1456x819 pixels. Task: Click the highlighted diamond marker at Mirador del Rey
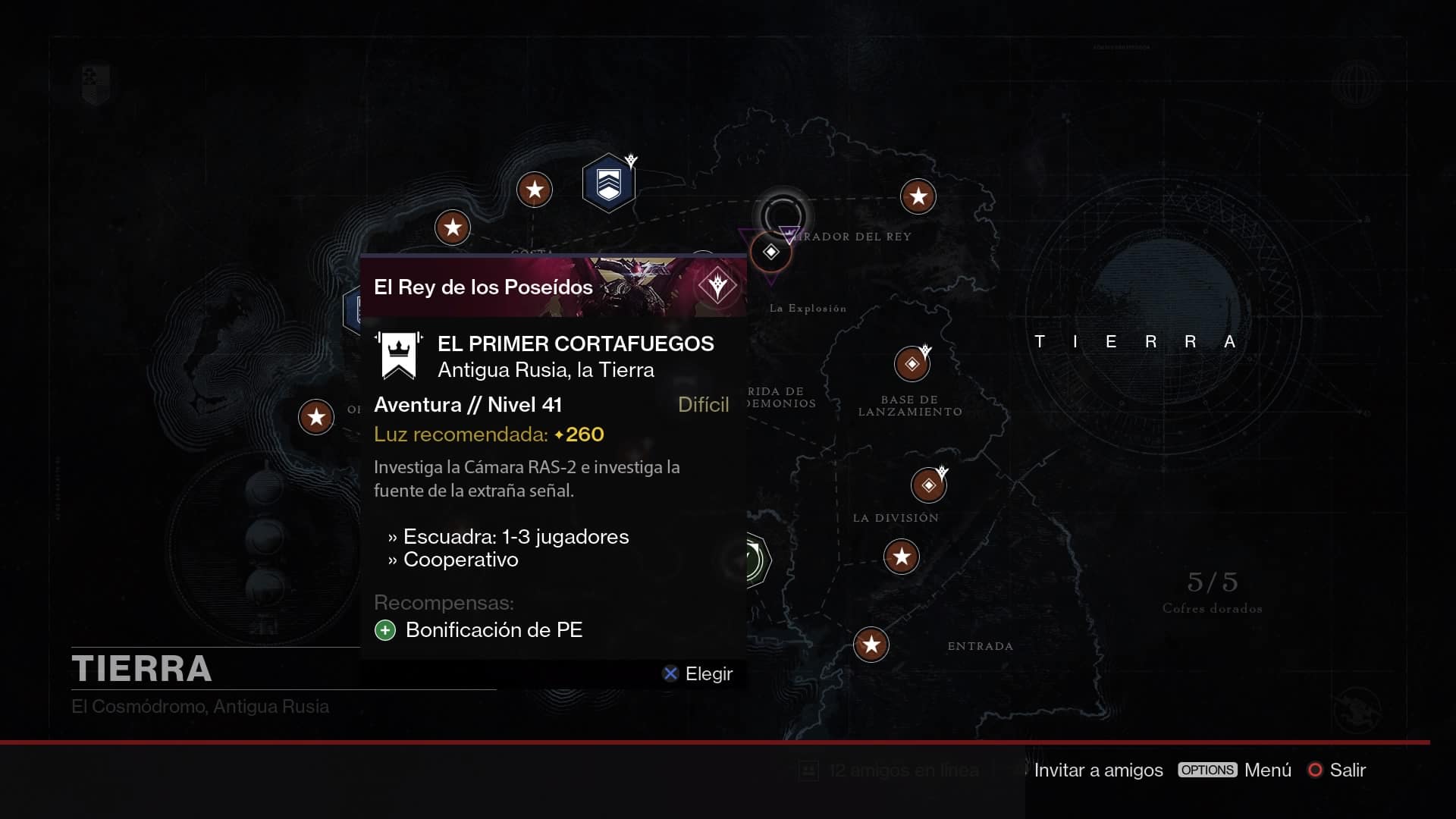770,252
